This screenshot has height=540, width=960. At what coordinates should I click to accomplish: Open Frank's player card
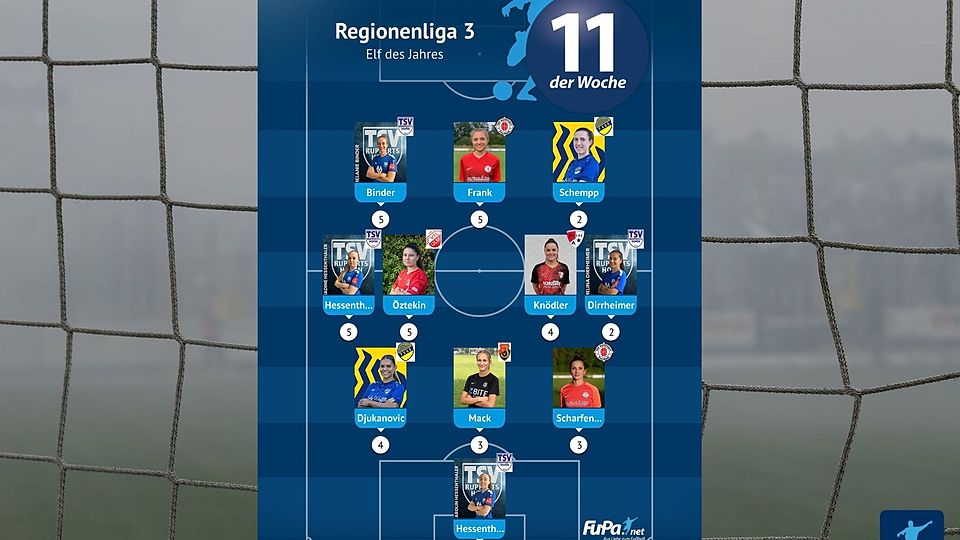(x=480, y=158)
